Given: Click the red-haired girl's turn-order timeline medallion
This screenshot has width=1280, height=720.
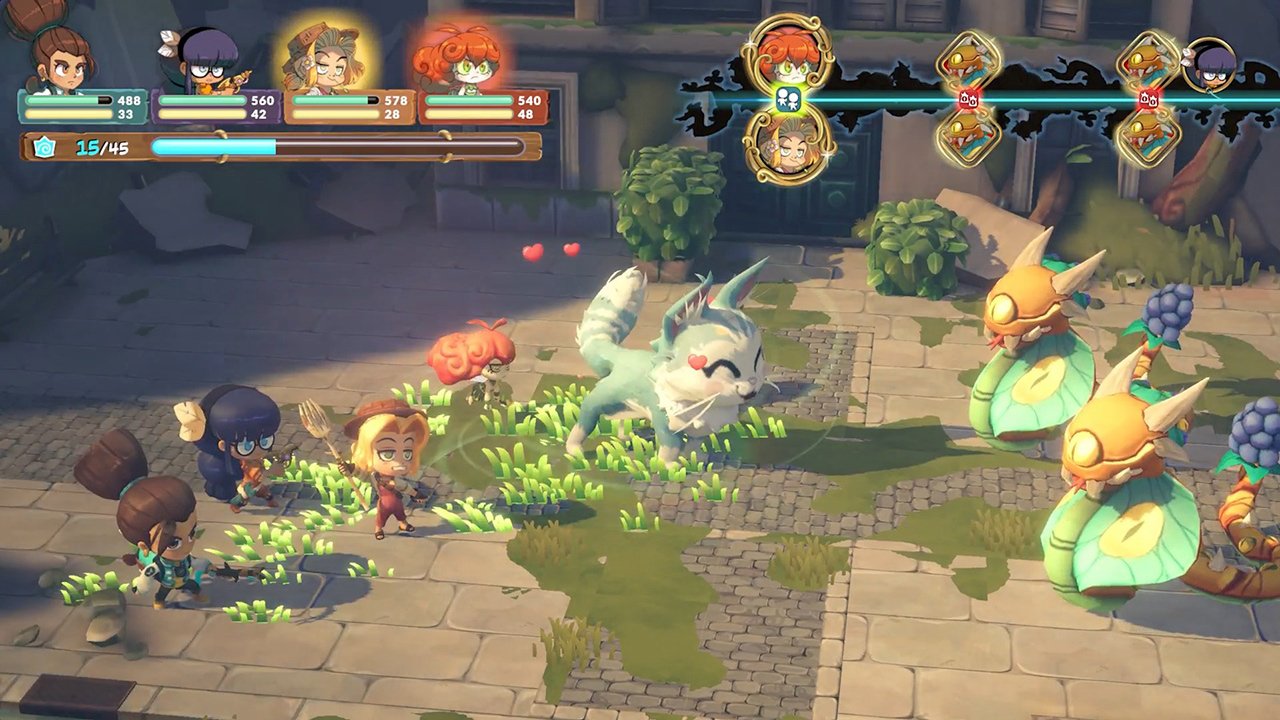Looking at the screenshot, I should point(788,56).
